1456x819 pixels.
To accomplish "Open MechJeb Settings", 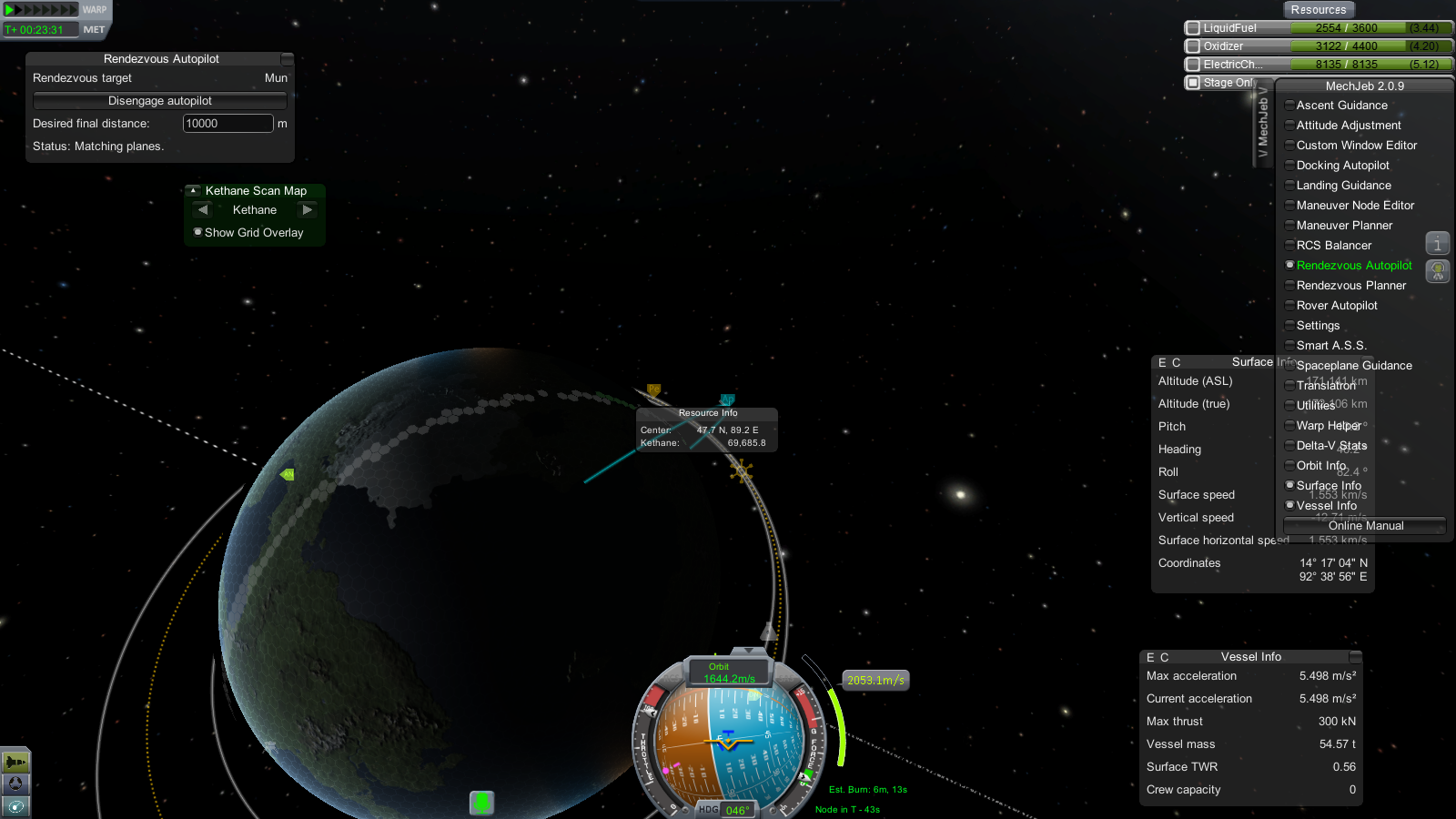I will tap(1318, 326).
